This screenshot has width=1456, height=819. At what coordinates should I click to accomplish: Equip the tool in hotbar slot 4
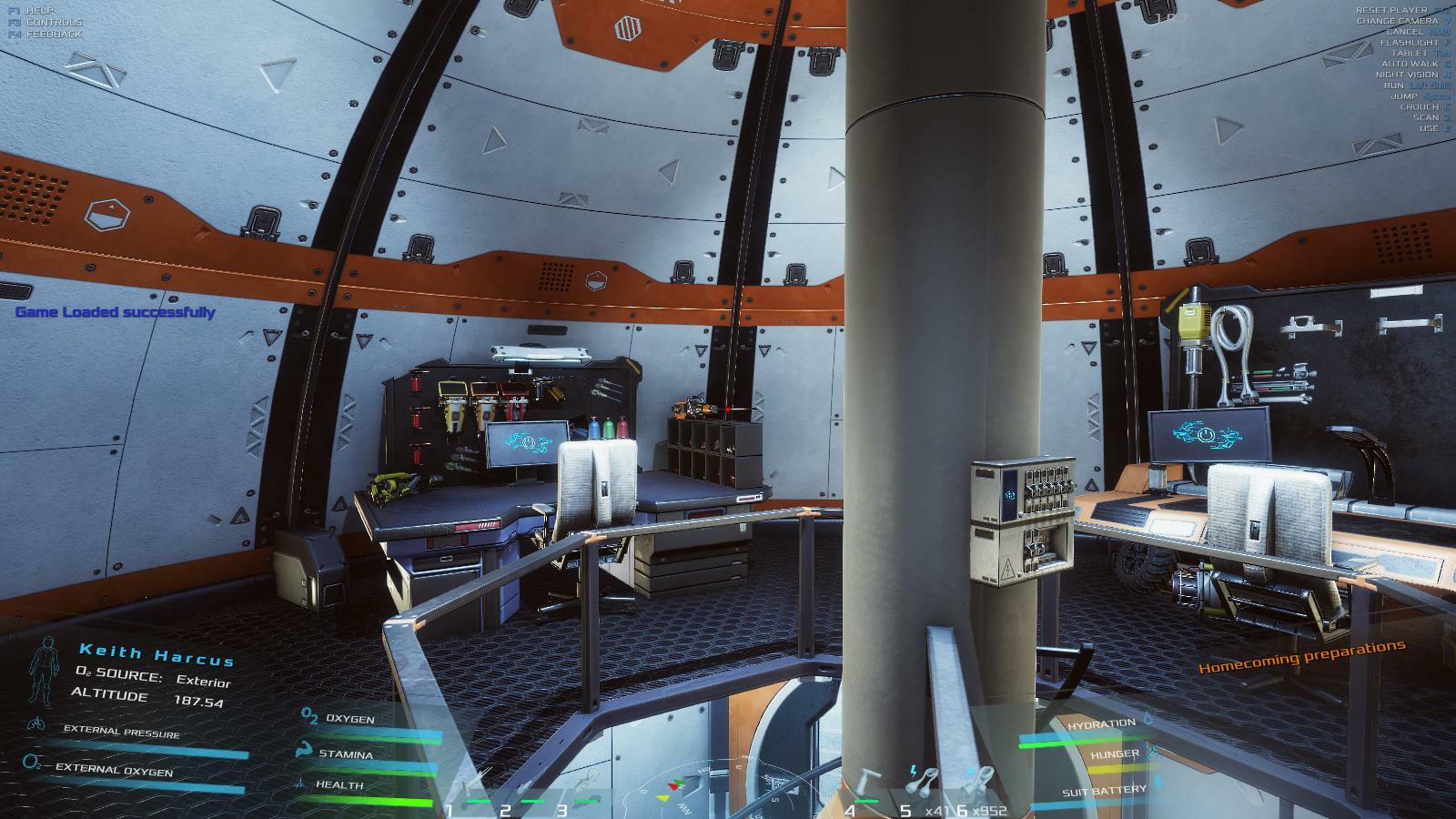click(865, 786)
